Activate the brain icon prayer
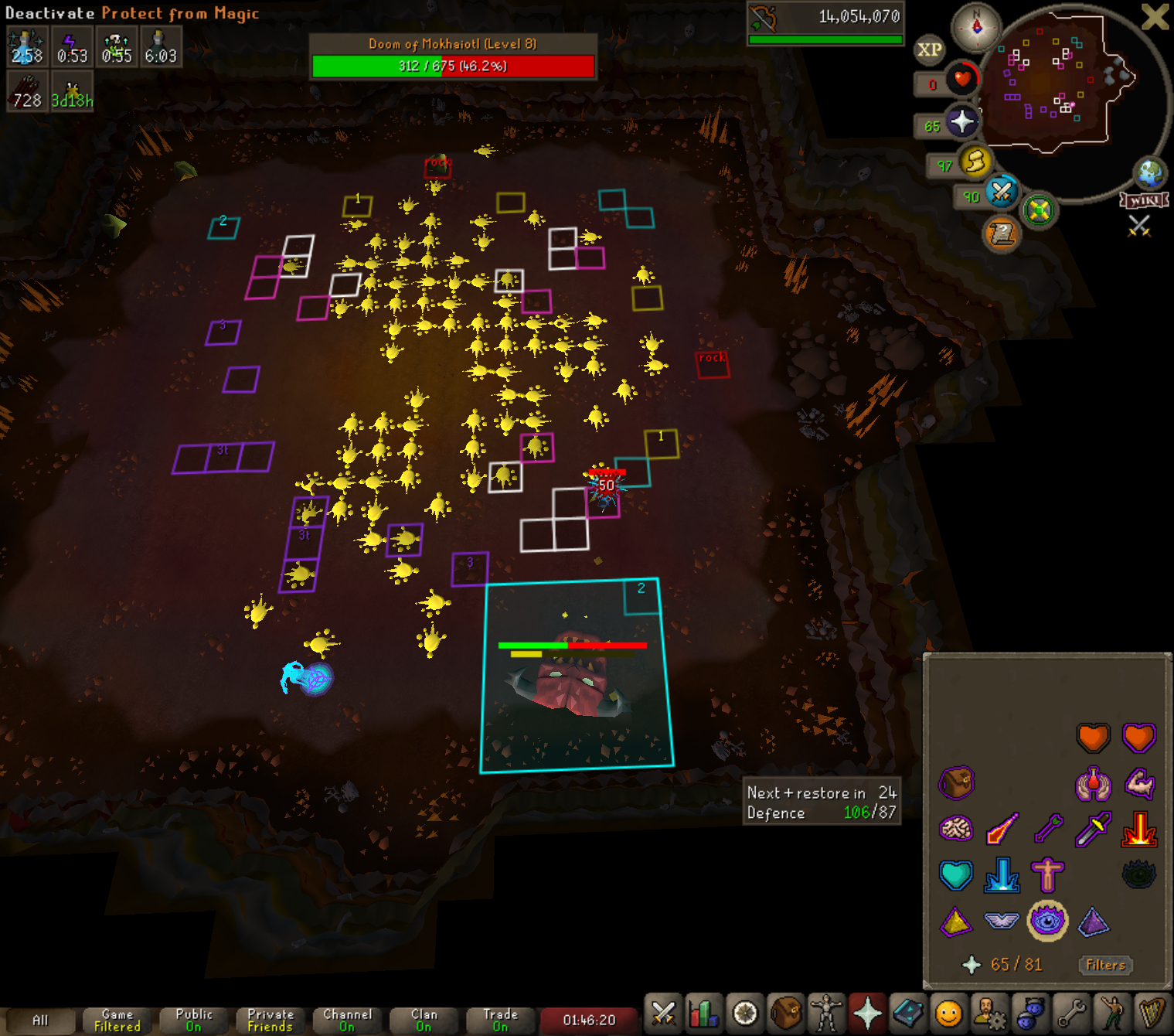Screen dimensions: 1174x1036 [956, 830]
